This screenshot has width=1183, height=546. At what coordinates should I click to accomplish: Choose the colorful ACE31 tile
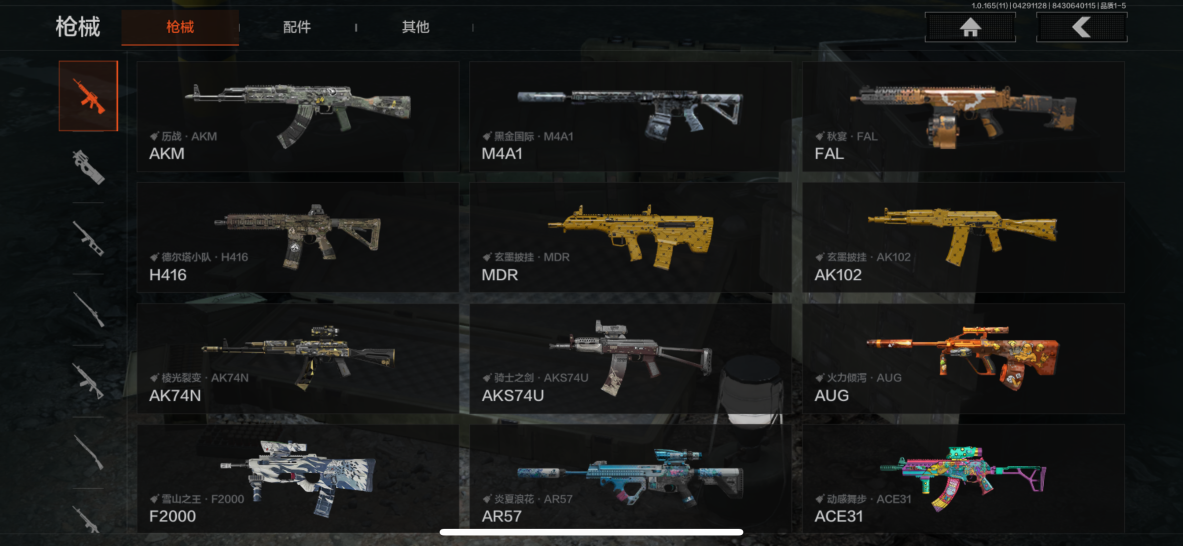963,478
